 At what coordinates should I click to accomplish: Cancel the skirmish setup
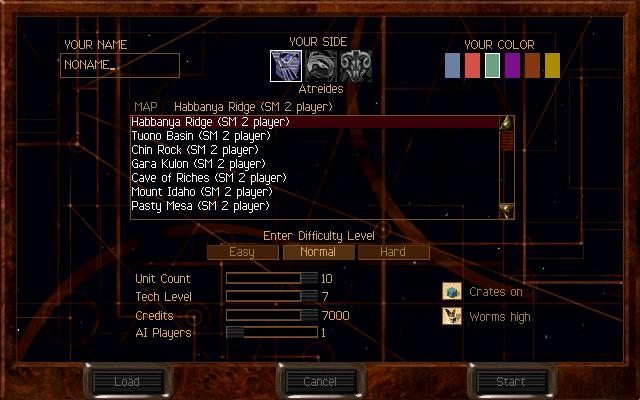point(320,381)
